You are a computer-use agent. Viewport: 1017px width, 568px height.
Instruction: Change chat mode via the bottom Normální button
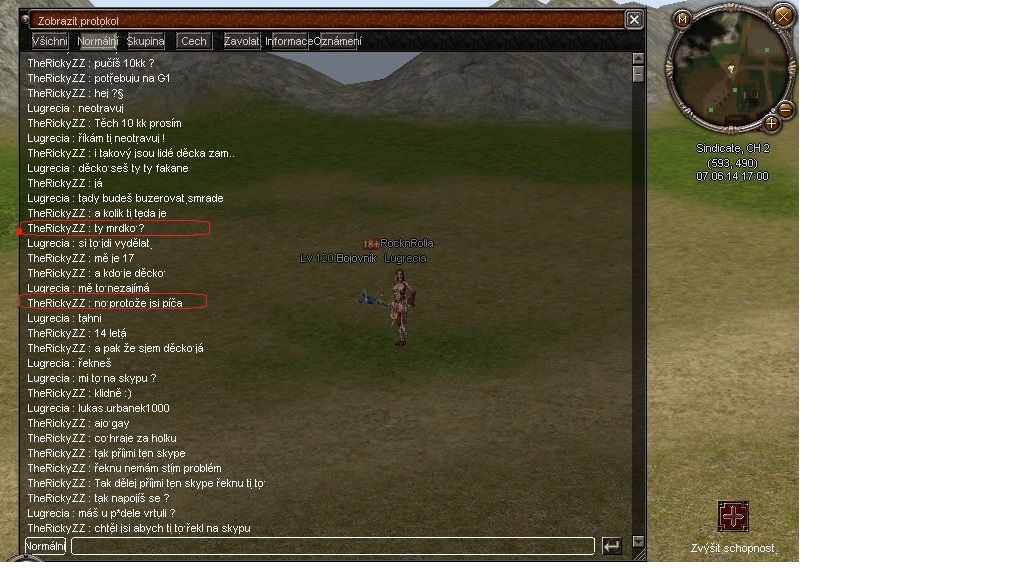point(45,546)
